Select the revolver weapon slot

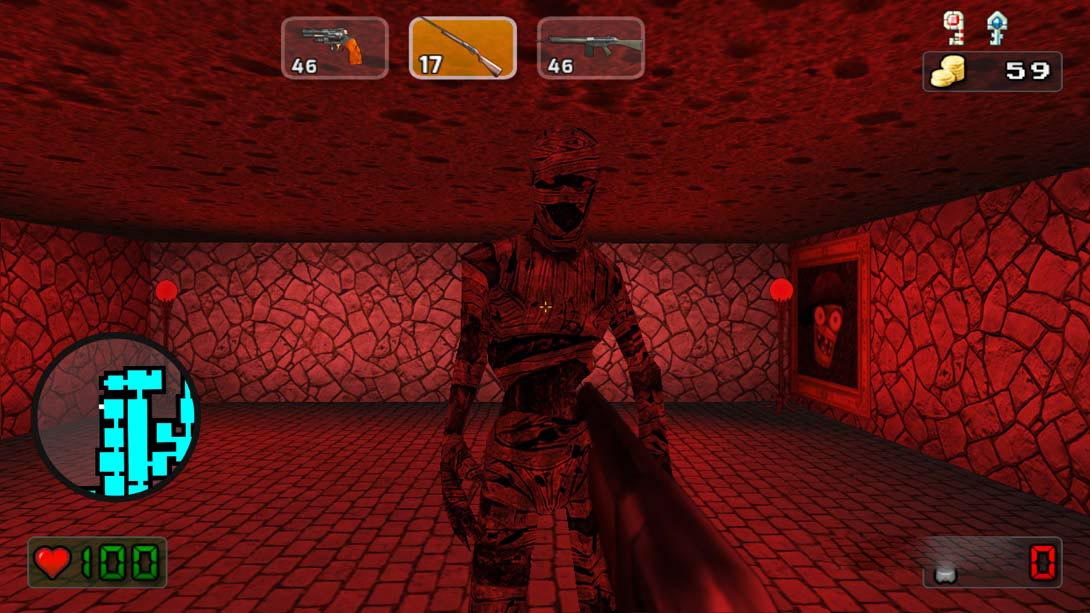click(334, 48)
